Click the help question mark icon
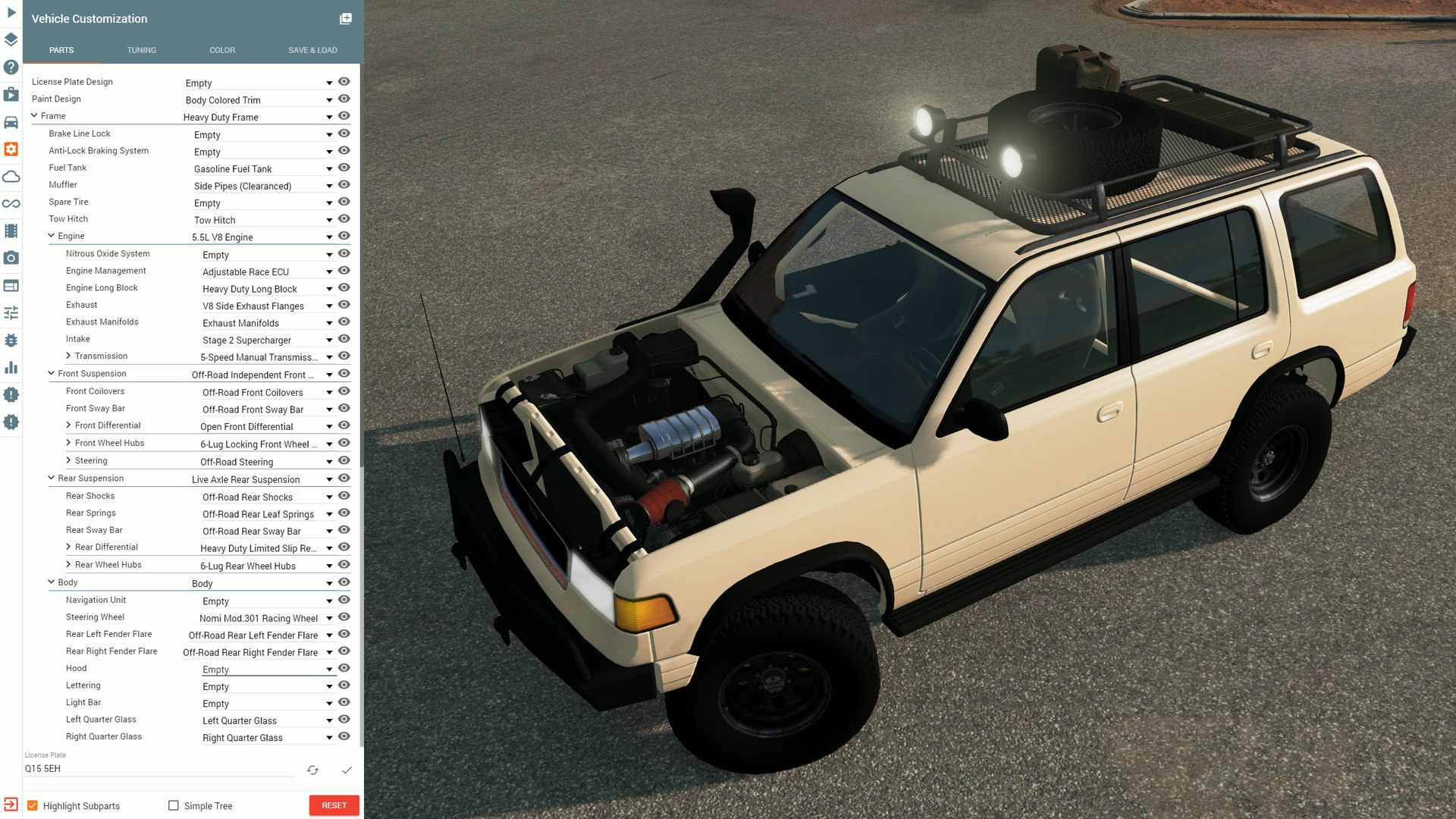 (x=11, y=67)
